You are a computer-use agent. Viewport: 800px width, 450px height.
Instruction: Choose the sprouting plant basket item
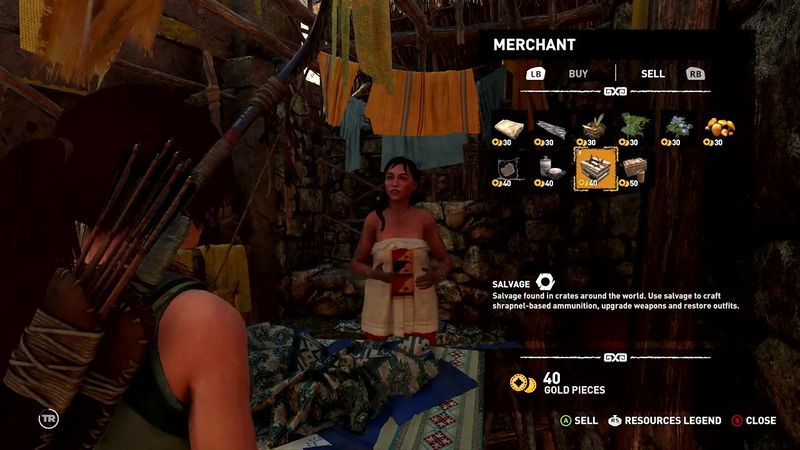pyautogui.click(x=594, y=129)
